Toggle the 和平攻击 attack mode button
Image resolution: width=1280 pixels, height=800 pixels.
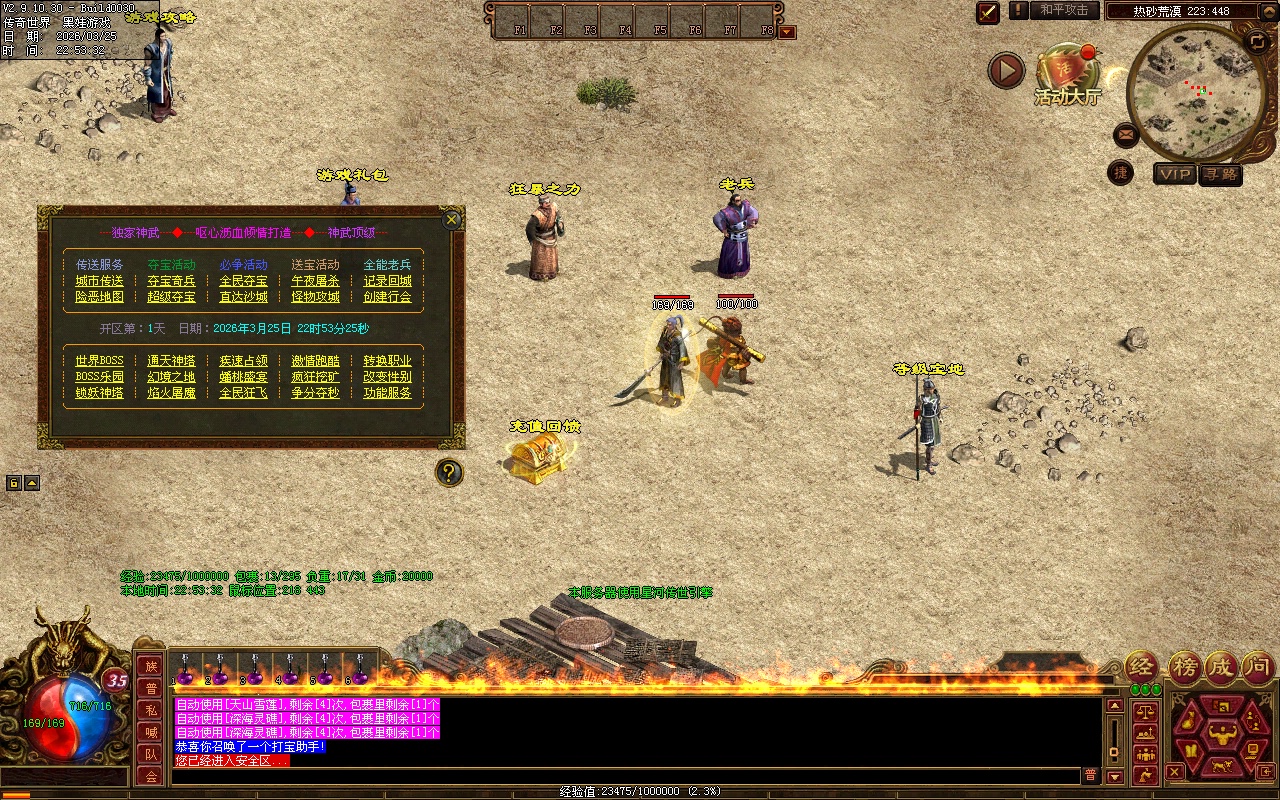(x=1063, y=10)
